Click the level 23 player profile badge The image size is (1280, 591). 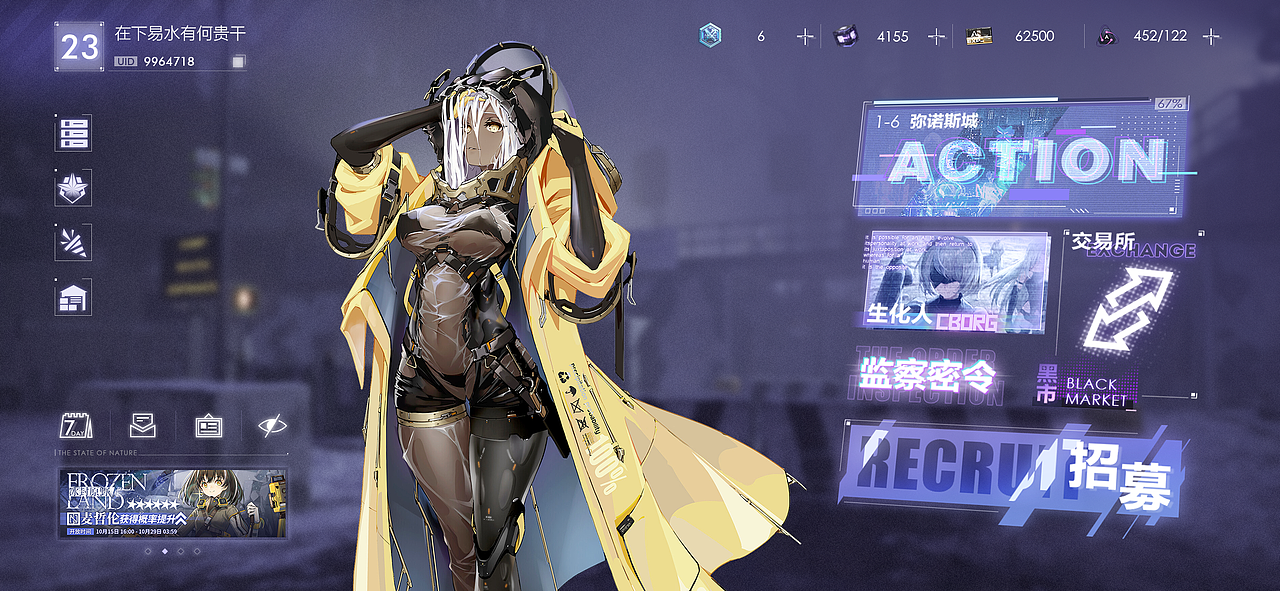(x=80, y=47)
